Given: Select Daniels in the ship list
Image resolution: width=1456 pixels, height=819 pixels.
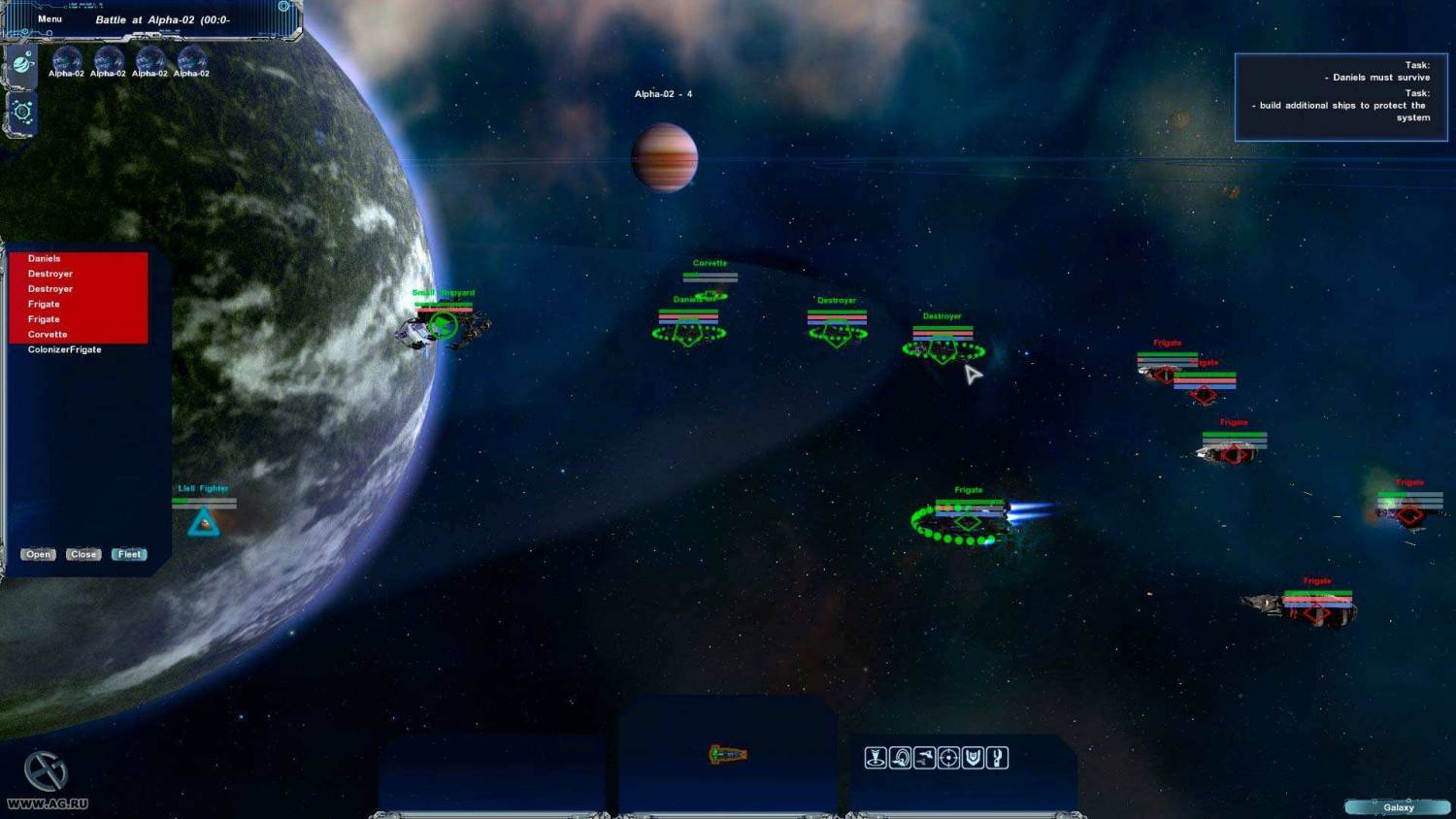Looking at the screenshot, I should (45, 259).
